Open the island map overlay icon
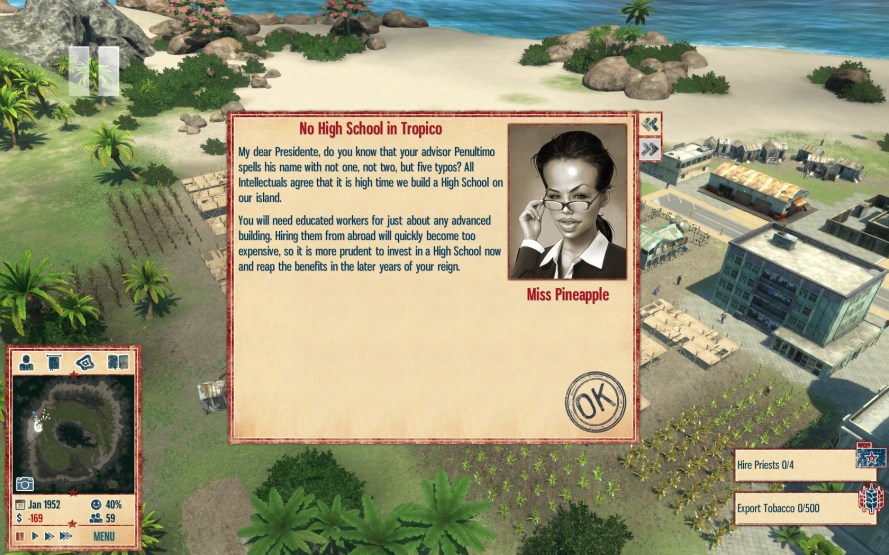The image size is (889, 555). [87, 362]
